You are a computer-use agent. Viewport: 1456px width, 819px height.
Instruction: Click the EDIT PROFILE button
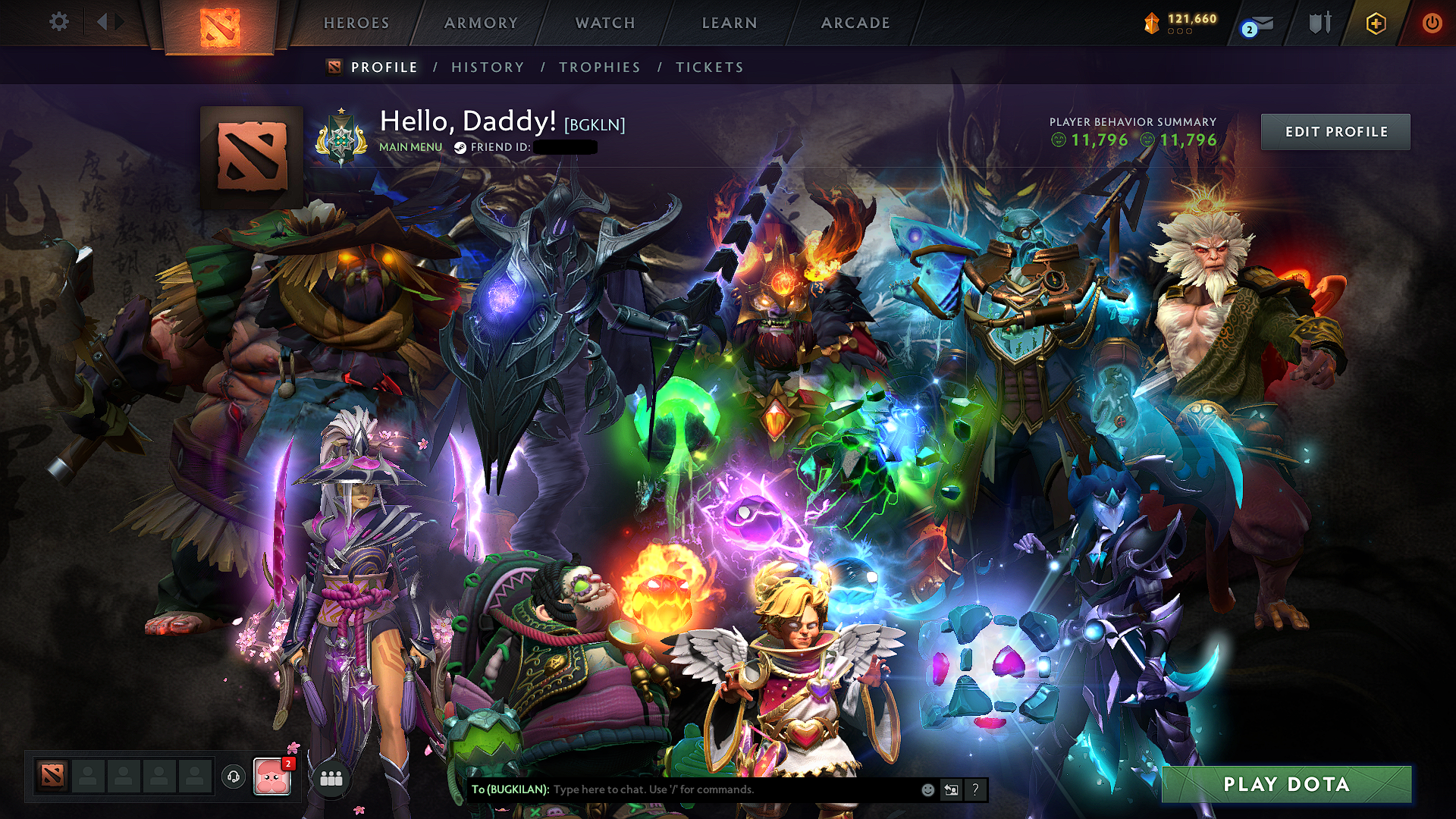1335,131
